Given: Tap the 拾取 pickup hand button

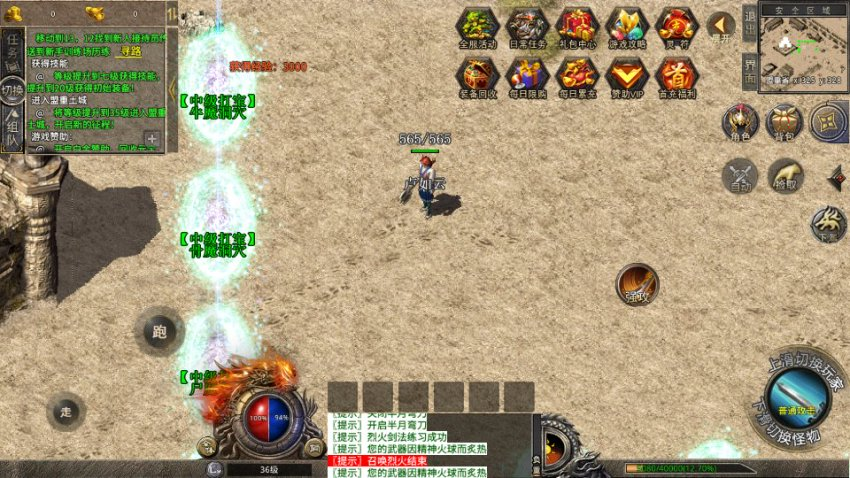Looking at the screenshot, I should coord(785,176).
